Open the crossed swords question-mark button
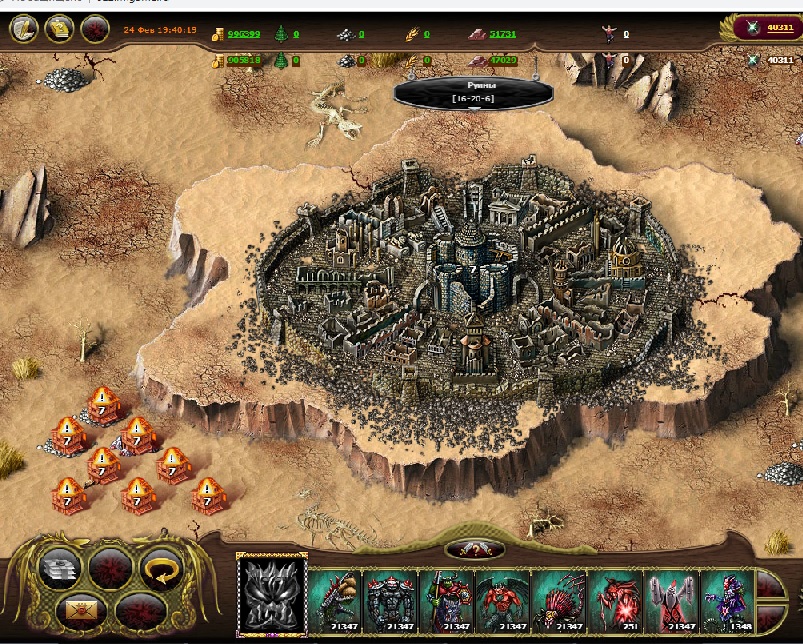803x644 pixels. (474, 549)
